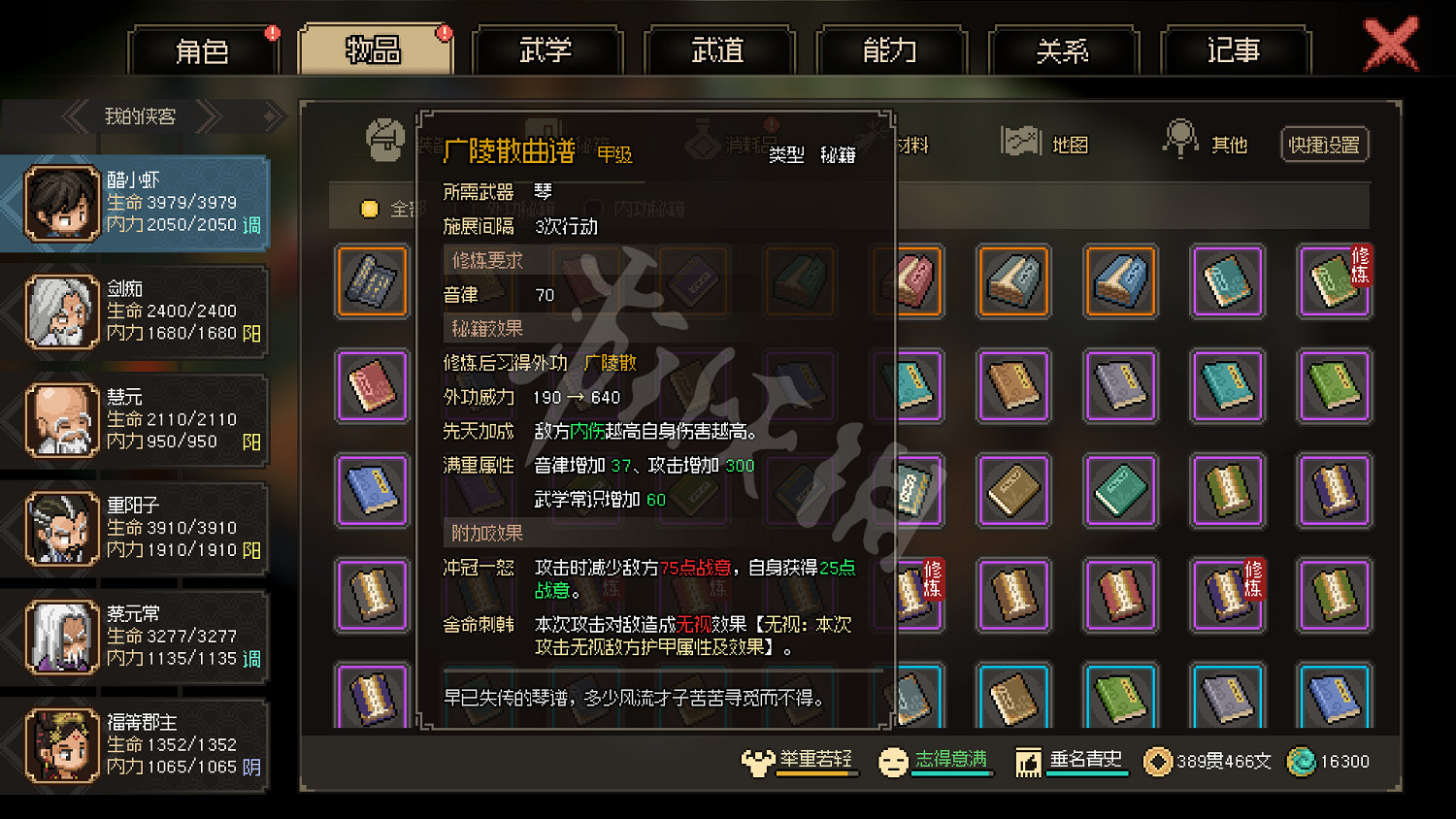1456x819 pixels.
Task: Select the 全部 filter radio button
Action: (x=370, y=209)
